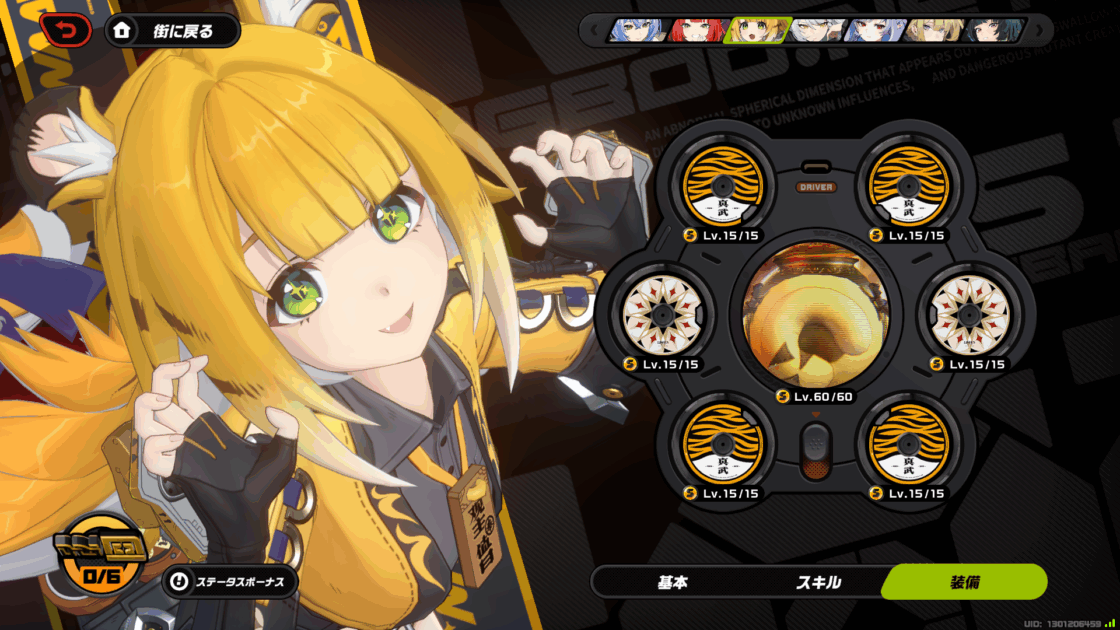Return to town with 街に戻る

click(173, 31)
